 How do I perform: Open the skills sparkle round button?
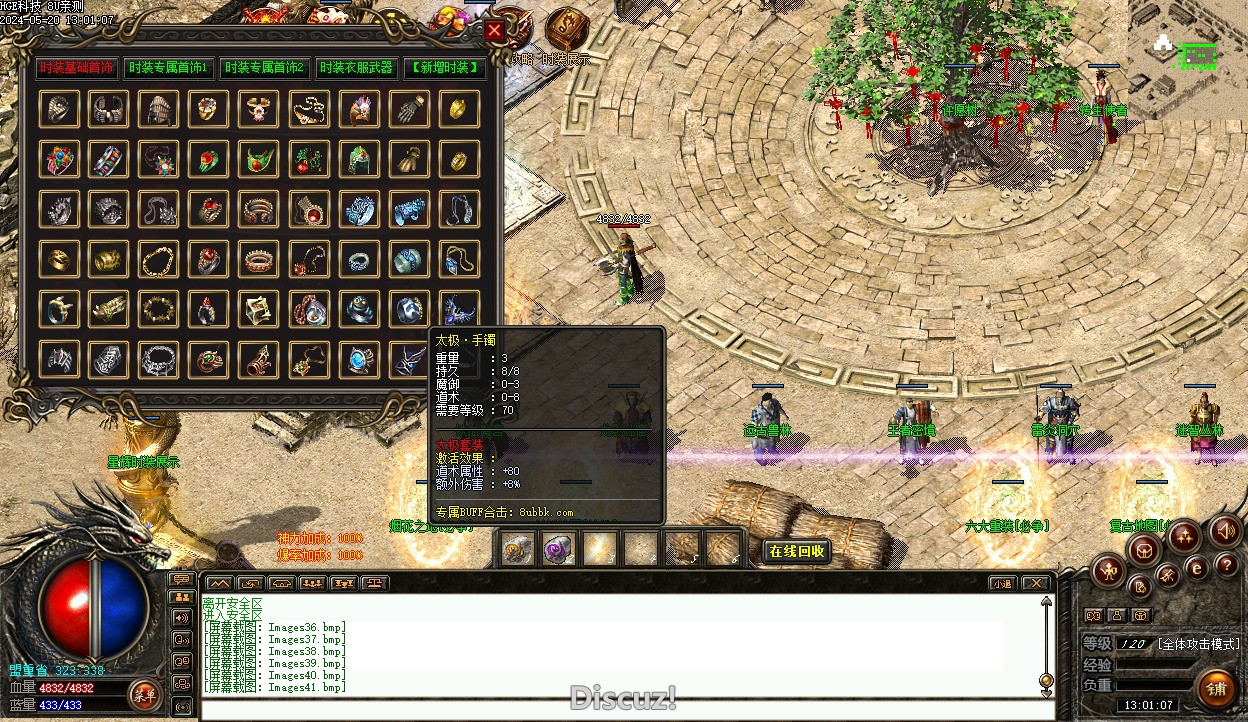[x=1184, y=537]
